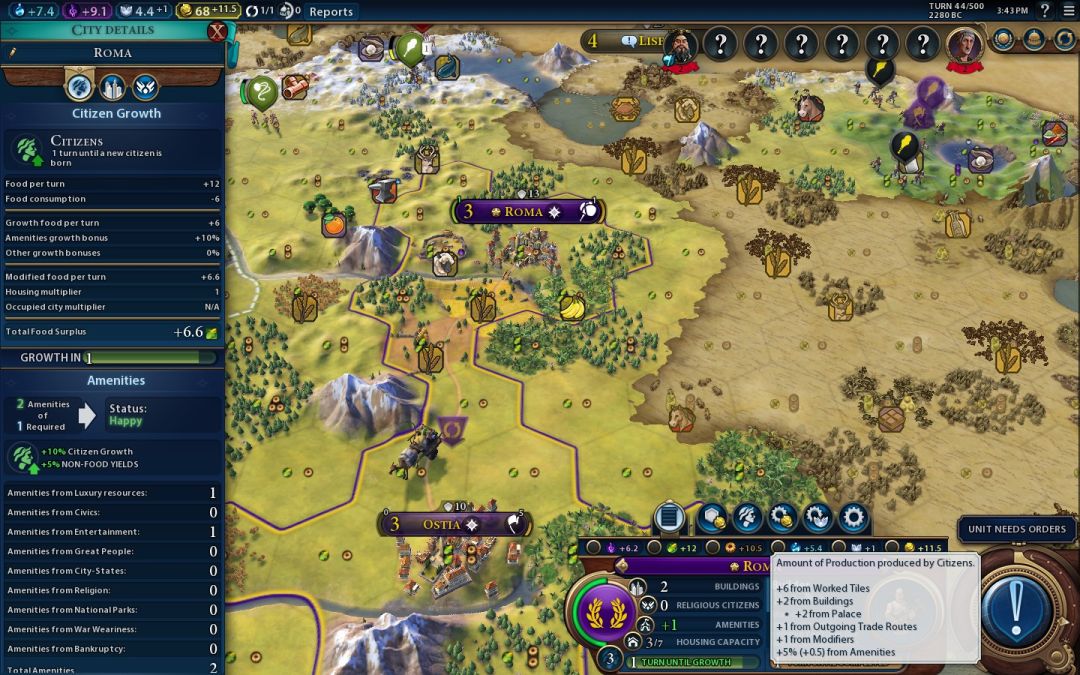
Task: Open the change production gear button
Action: coord(852,517)
